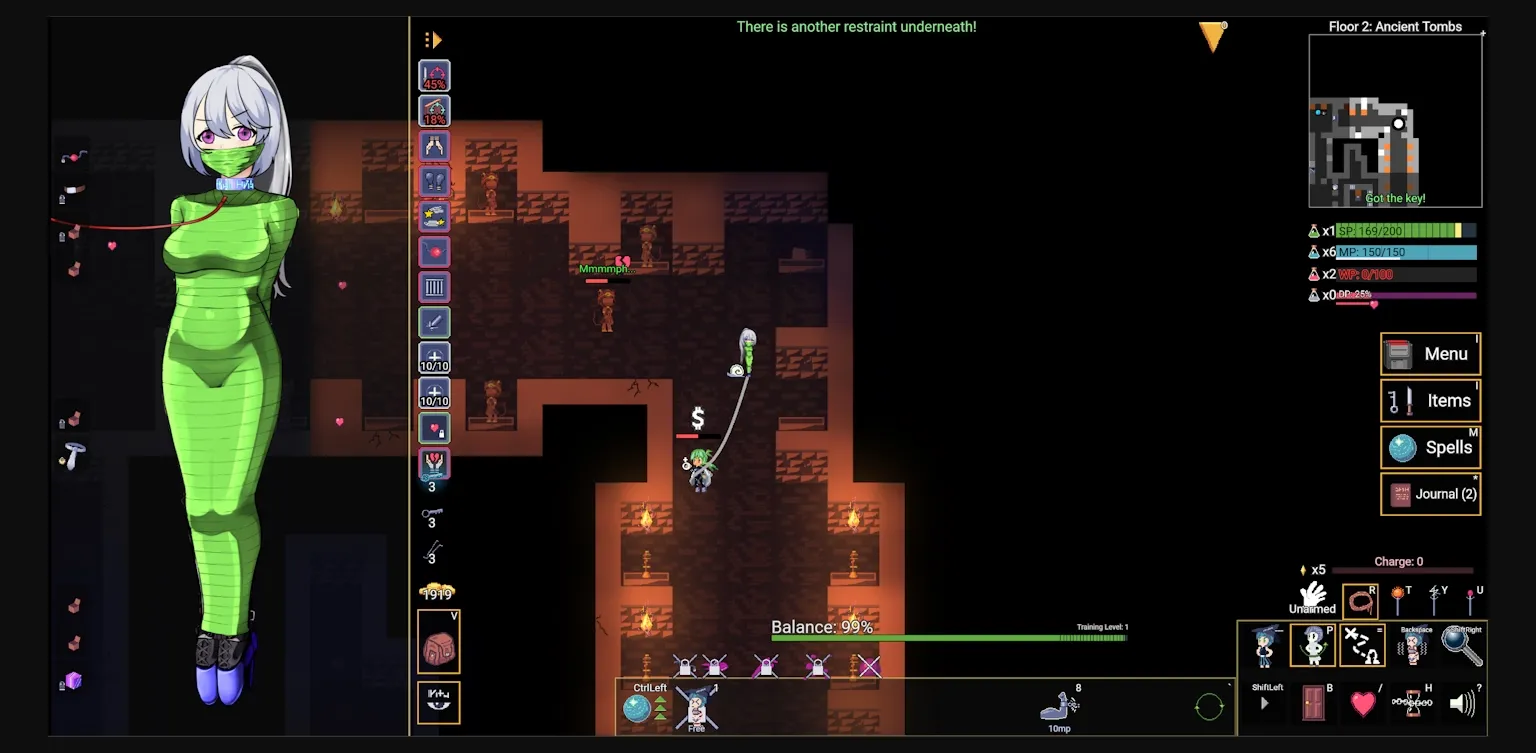Activate the magnifying glass inspect tool
The height and width of the screenshot is (753, 1536).
point(1462,647)
